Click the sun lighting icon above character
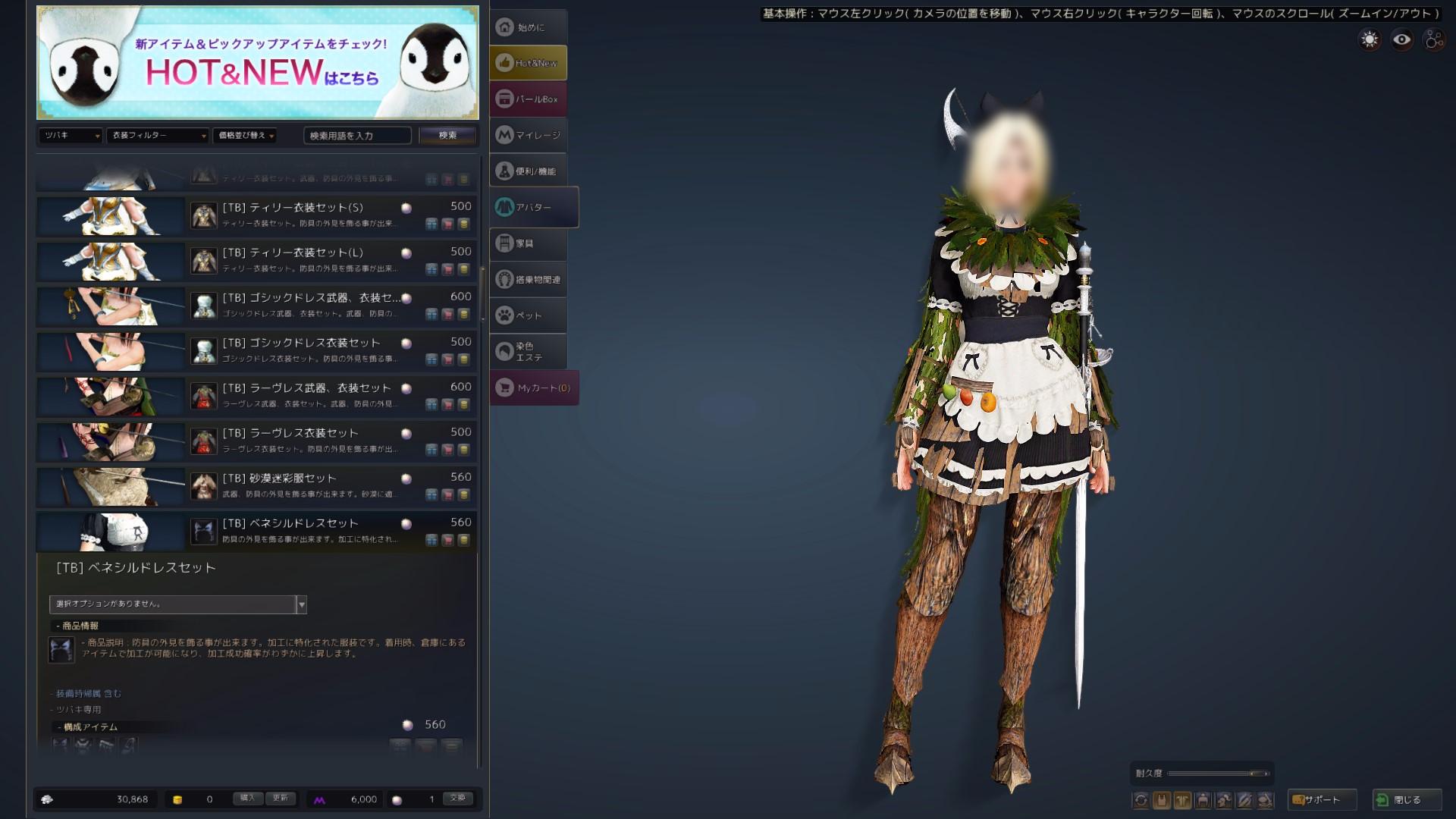The image size is (1456, 819). point(1369,39)
